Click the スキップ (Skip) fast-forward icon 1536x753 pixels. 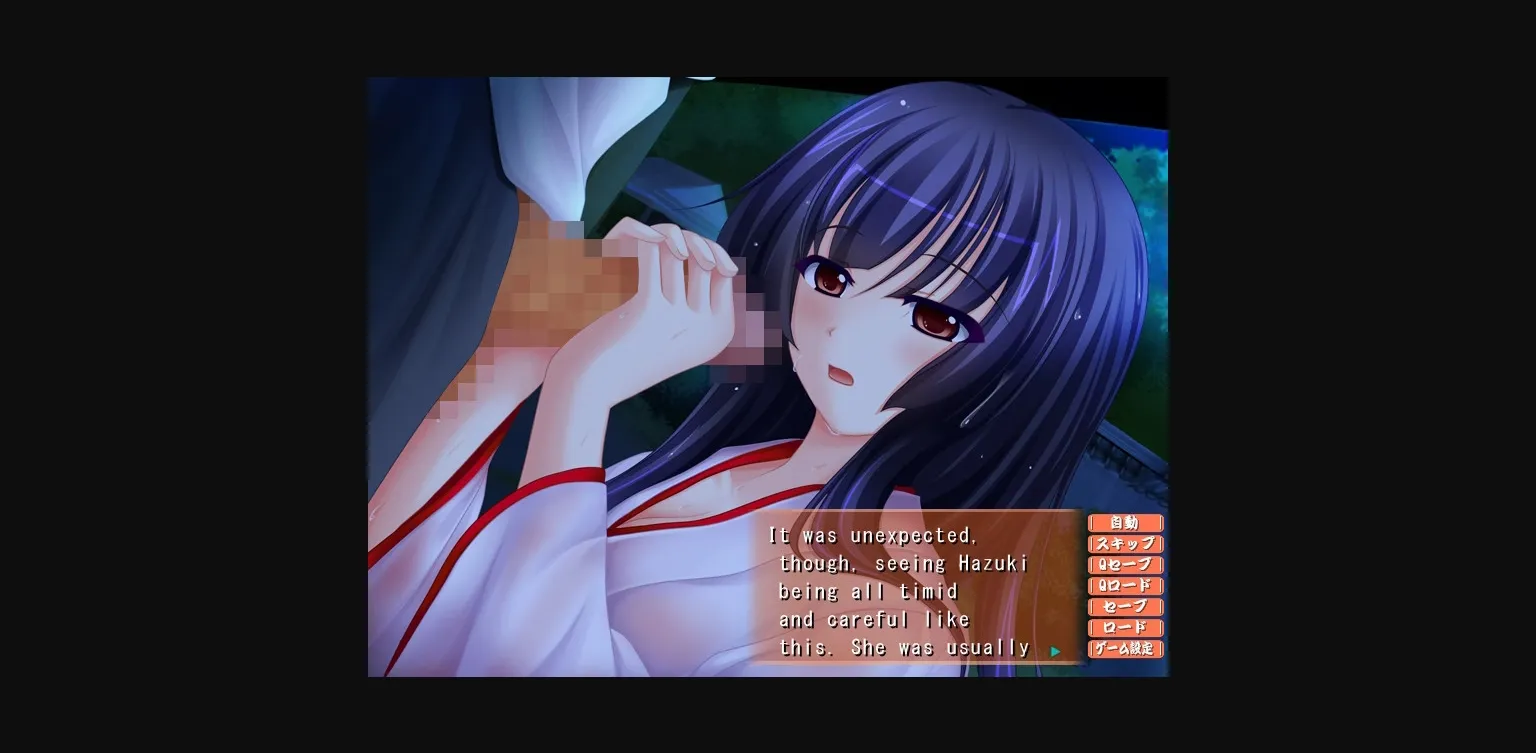(1125, 543)
